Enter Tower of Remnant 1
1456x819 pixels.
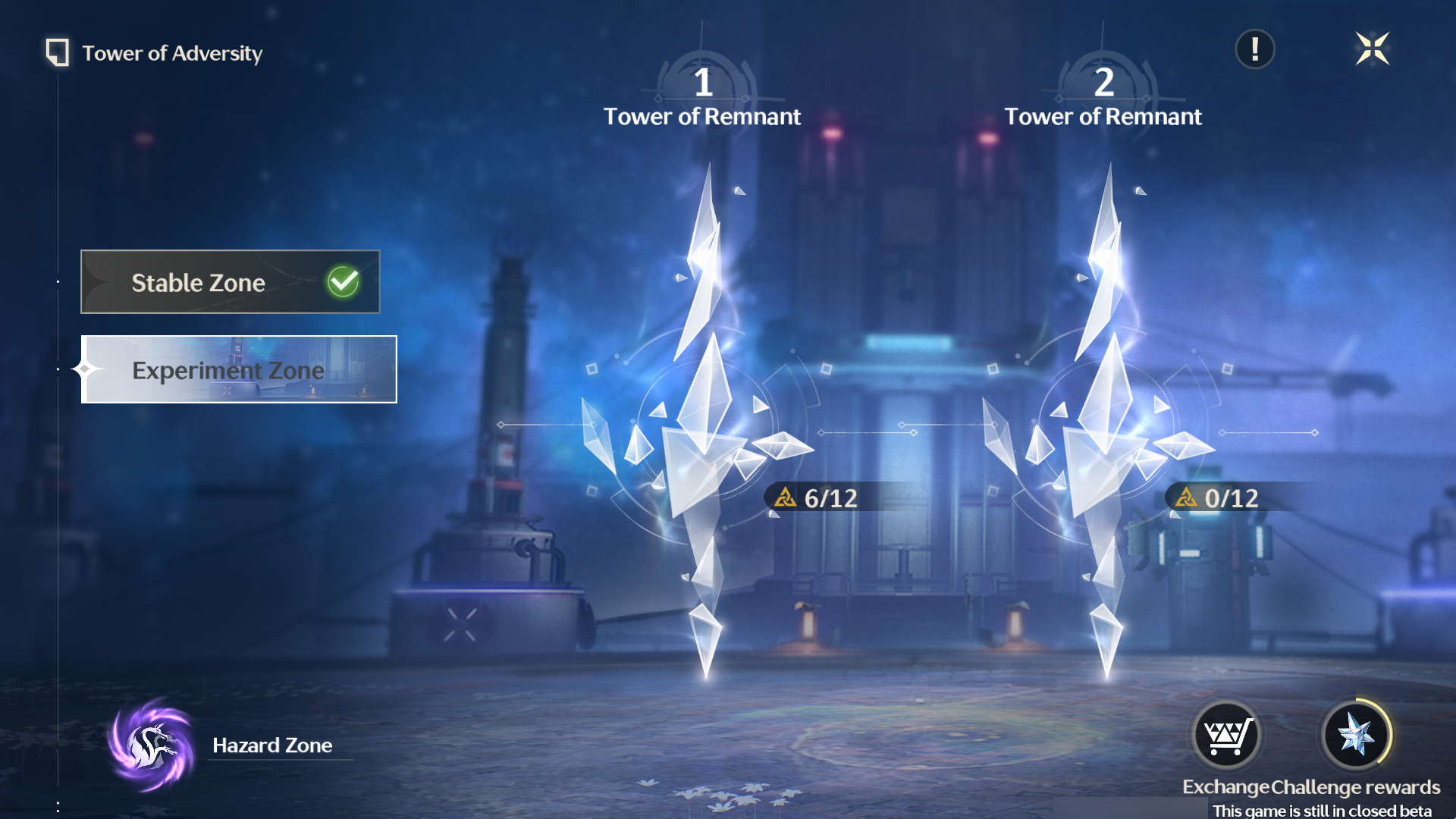click(x=703, y=425)
